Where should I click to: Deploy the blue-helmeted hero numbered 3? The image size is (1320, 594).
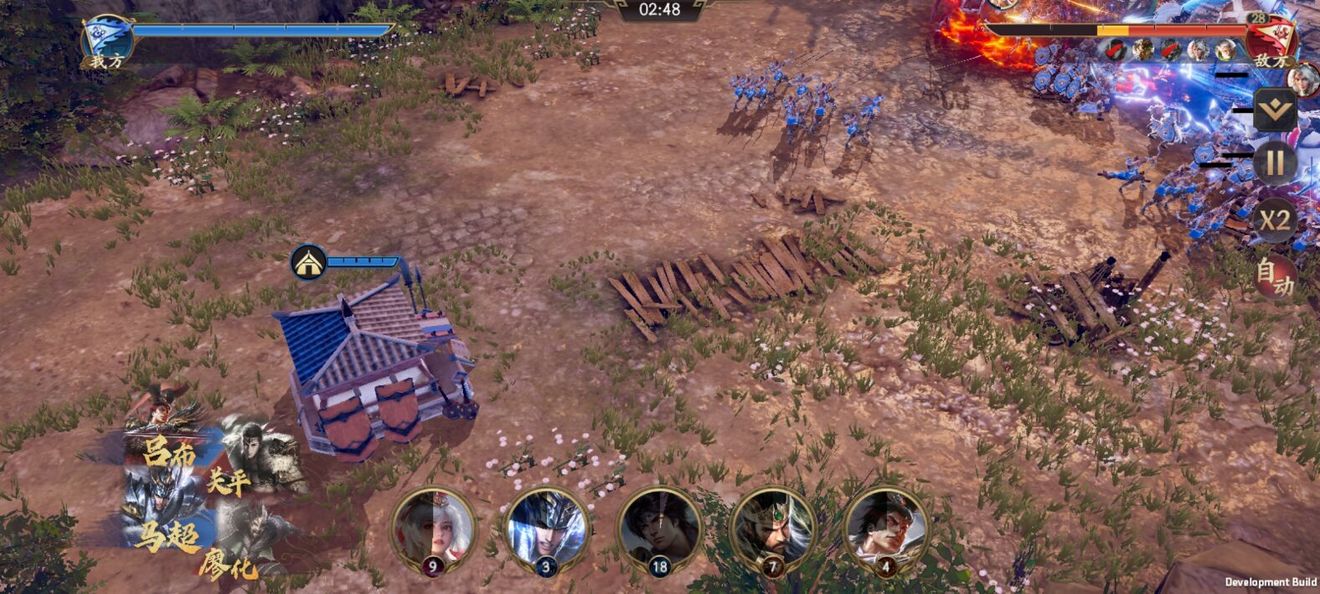pos(546,528)
